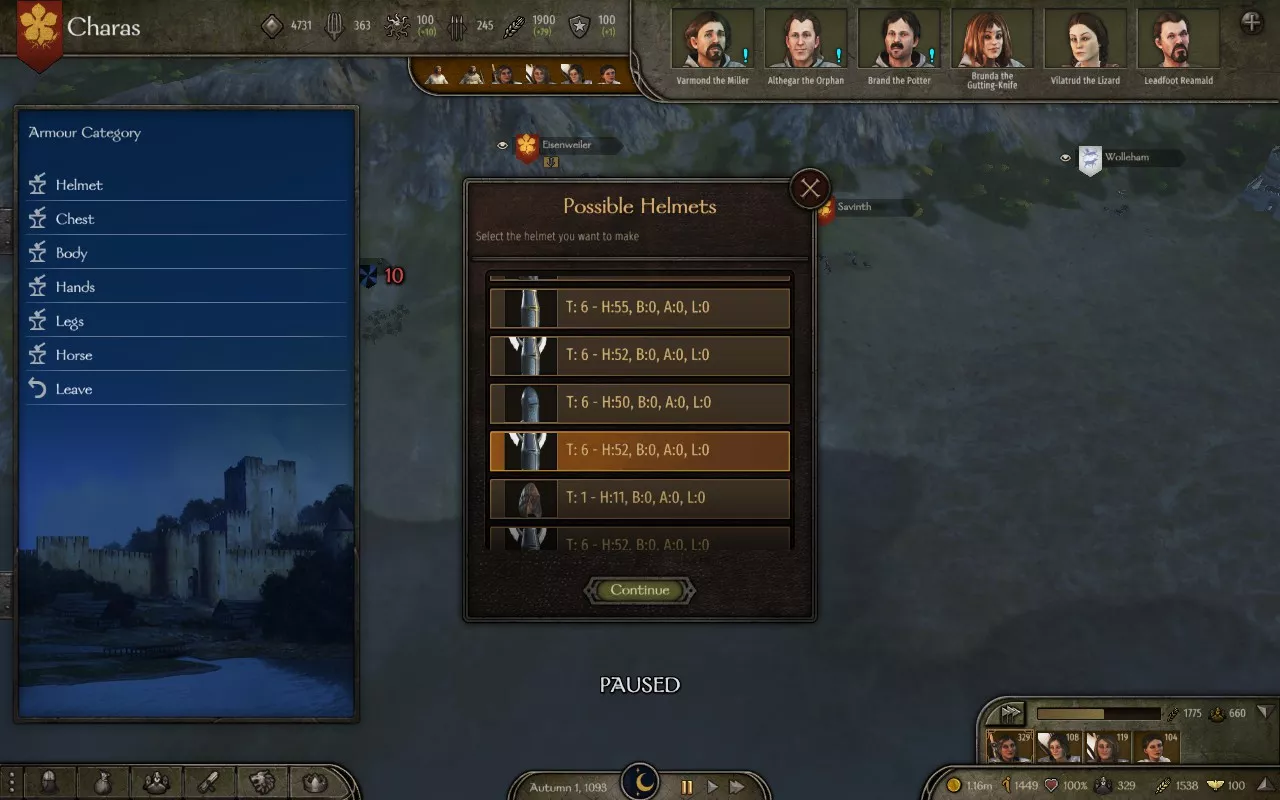Image resolution: width=1280 pixels, height=800 pixels.
Task: Select the H:55 tier 6 helmet
Action: [640, 308]
